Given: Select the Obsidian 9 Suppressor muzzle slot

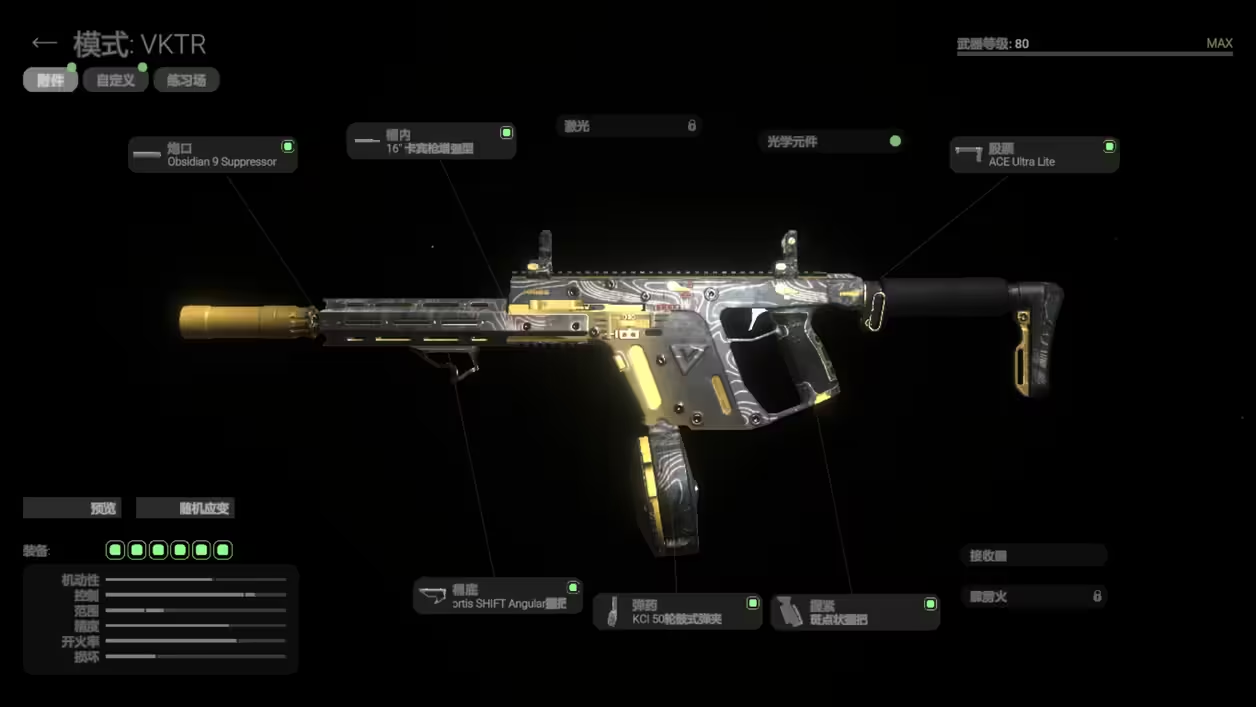Looking at the screenshot, I should point(213,155).
